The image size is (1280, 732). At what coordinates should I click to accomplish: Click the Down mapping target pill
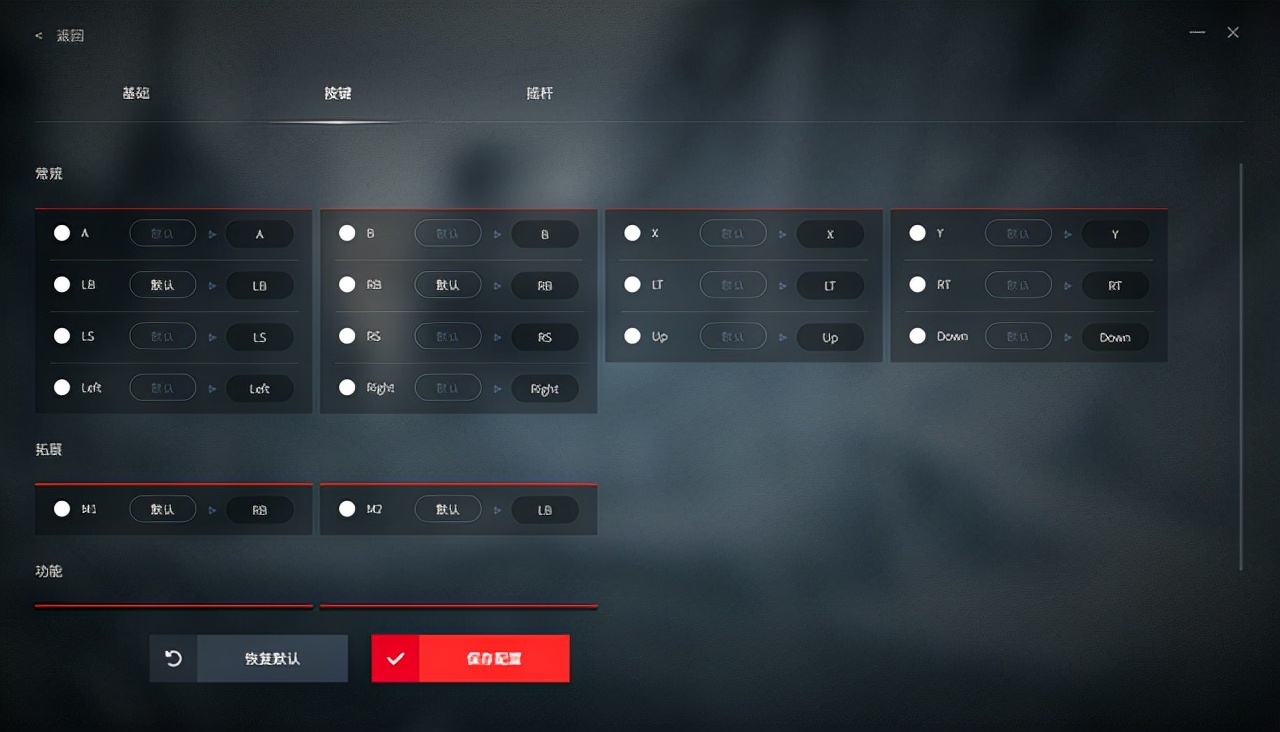pyautogui.click(x=1115, y=337)
